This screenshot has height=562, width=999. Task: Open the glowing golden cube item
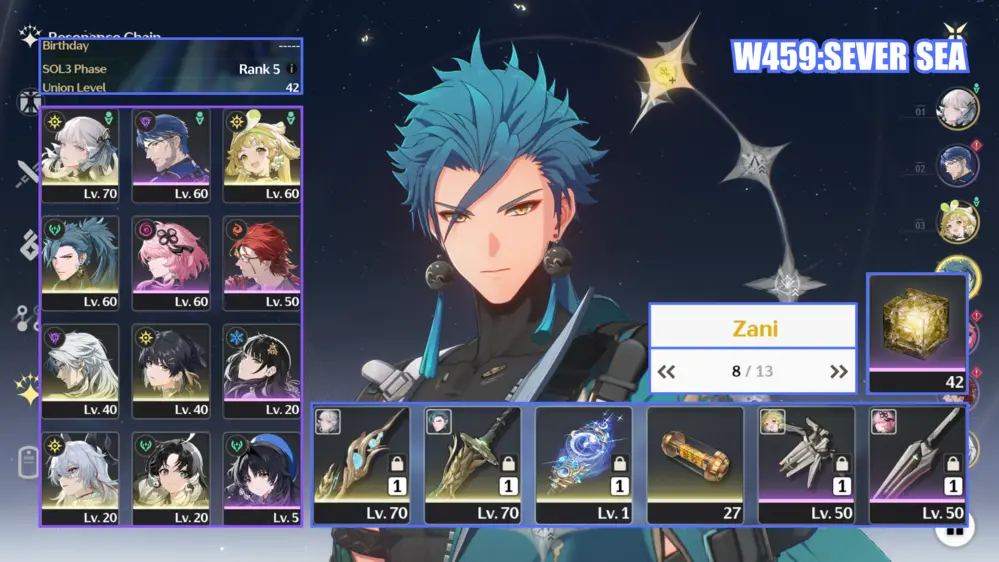point(917,325)
